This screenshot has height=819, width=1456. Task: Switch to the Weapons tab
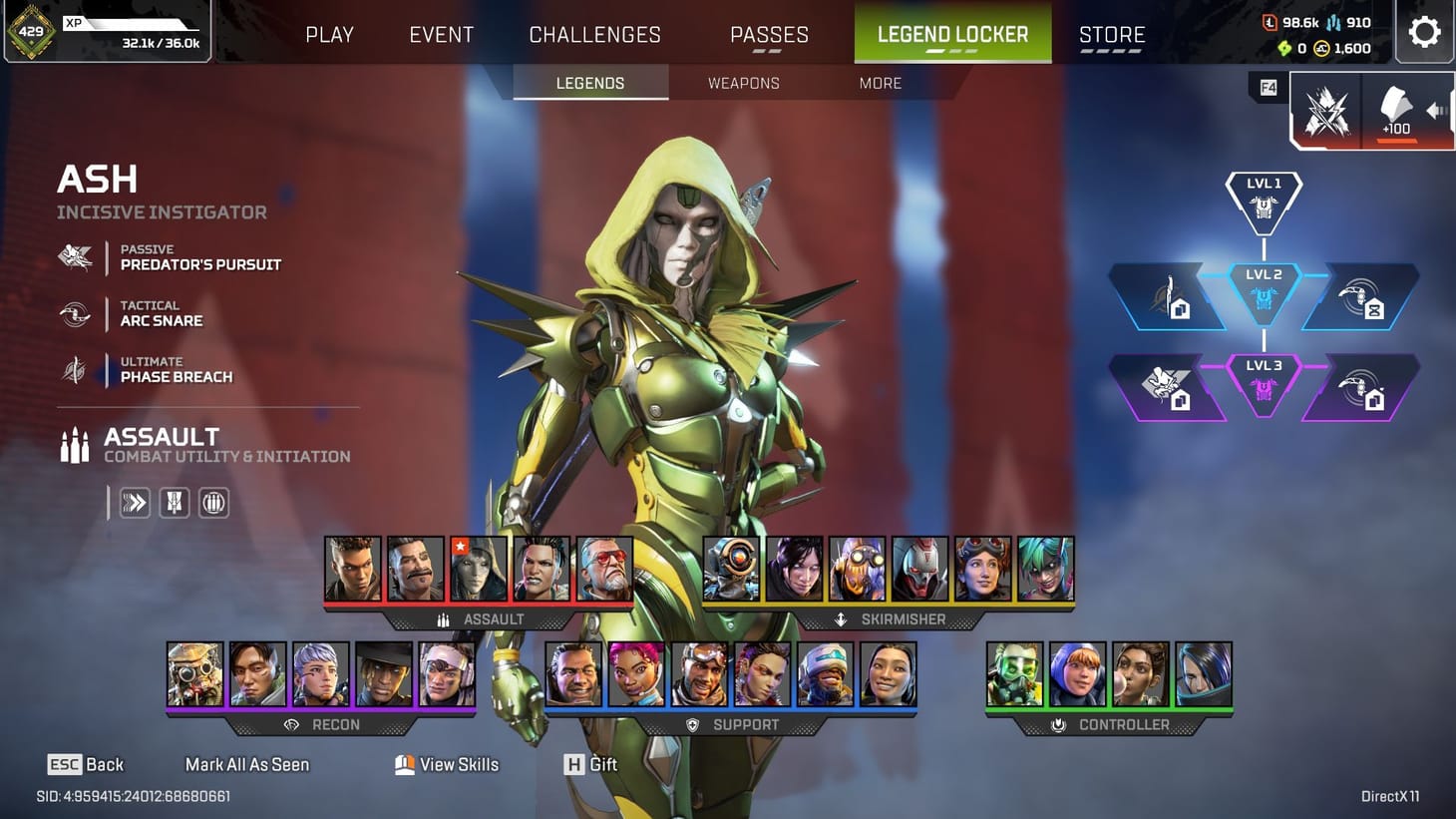[x=743, y=83]
